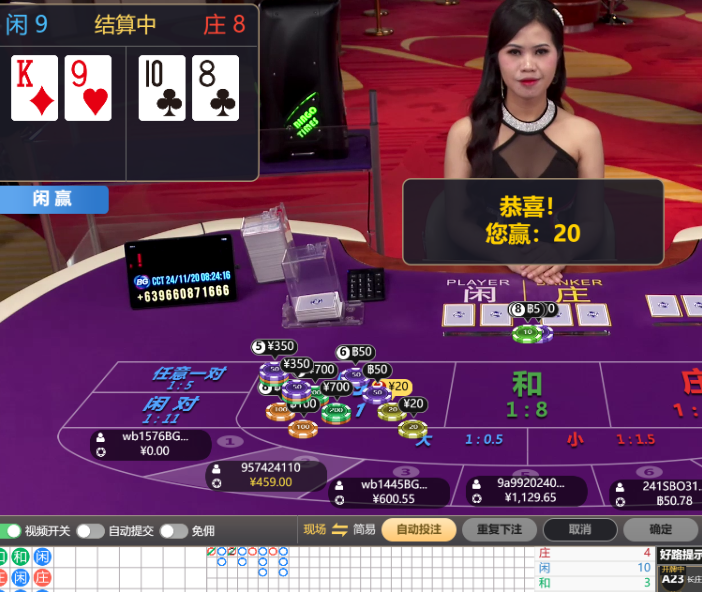
Task: Bet on 任意一对 any pair
Action: (x=188, y=377)
